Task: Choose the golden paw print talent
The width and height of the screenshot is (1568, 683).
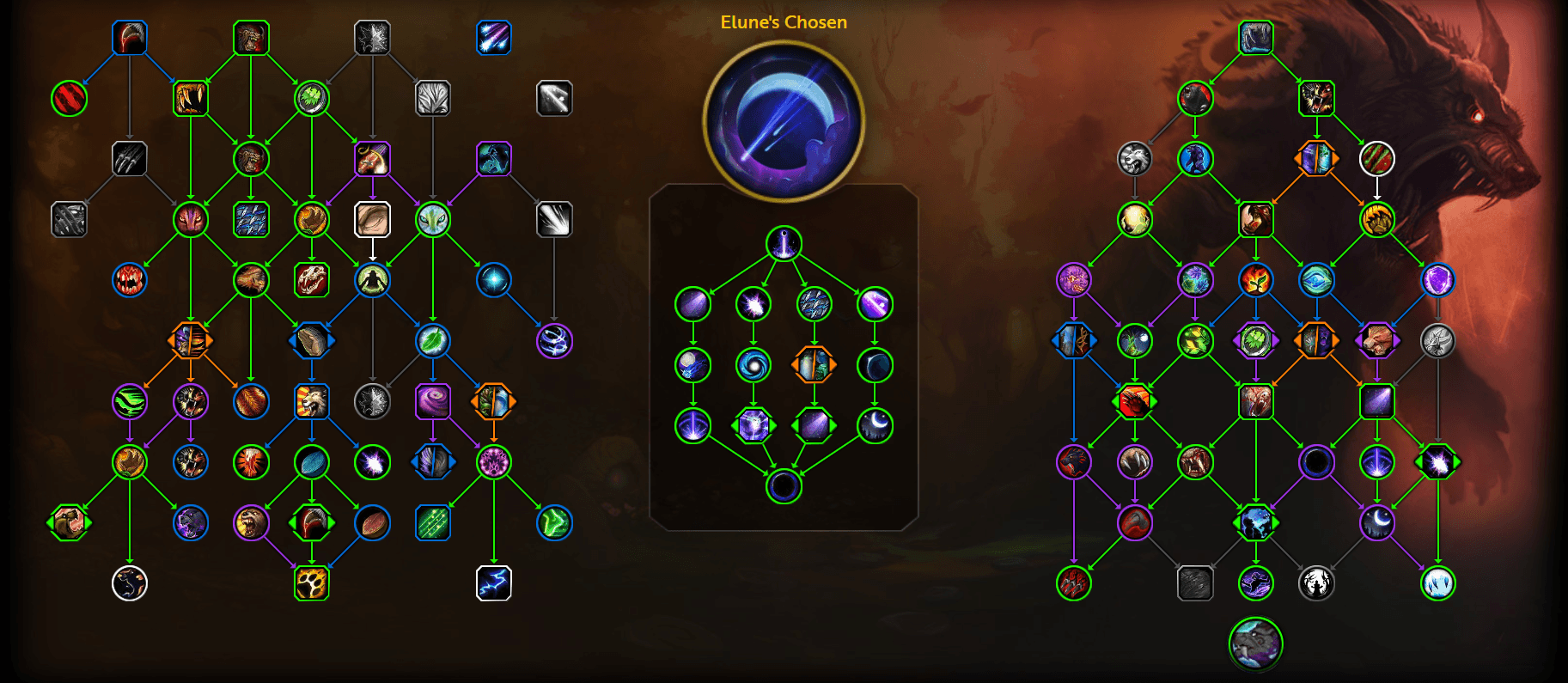Action: coord(311,583)
